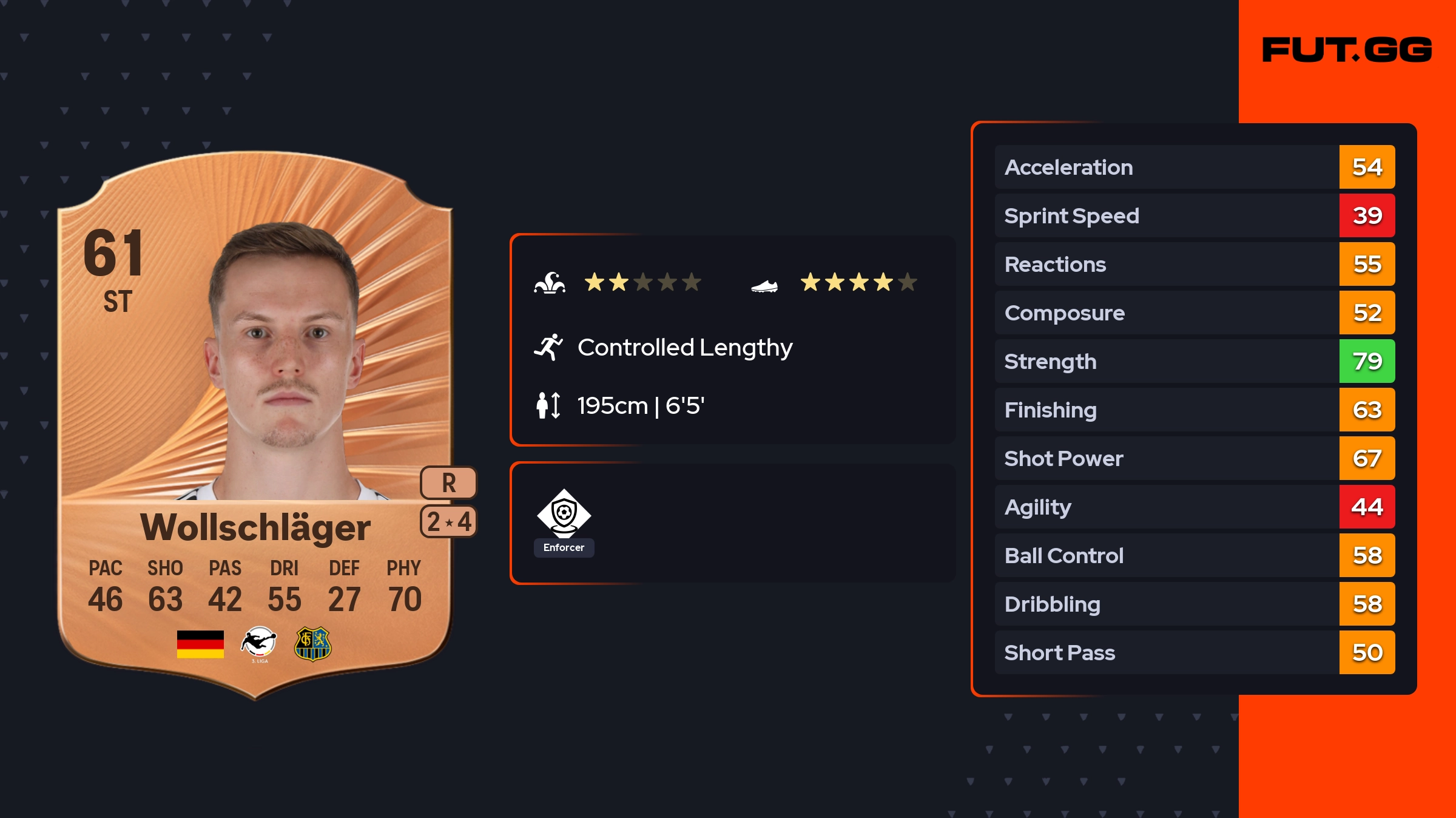The image size is (1456, 818).
Task: Select the Wollschläger player card
Action: (x=255, y=425)
